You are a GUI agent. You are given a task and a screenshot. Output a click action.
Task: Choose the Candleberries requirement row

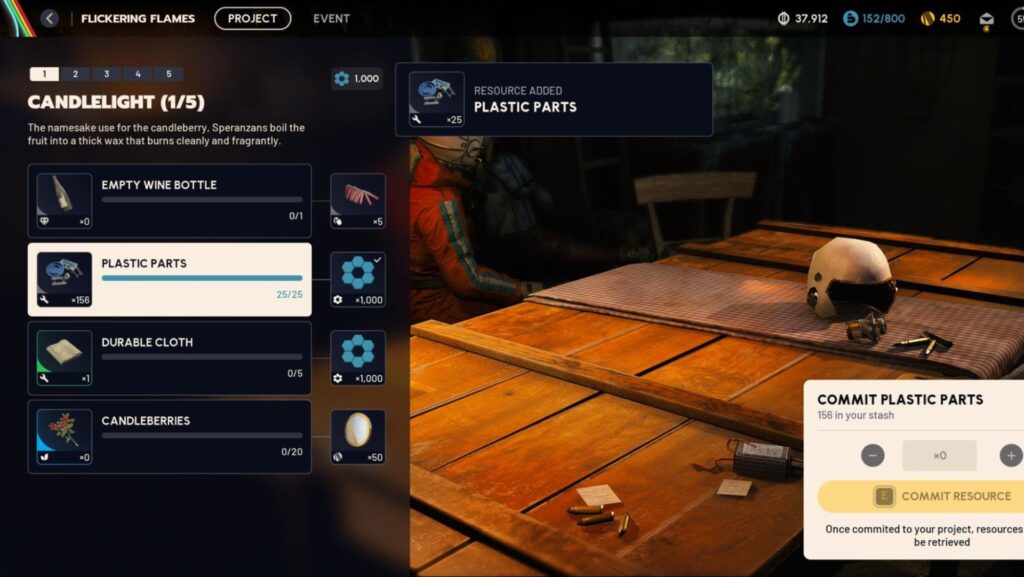169,437
